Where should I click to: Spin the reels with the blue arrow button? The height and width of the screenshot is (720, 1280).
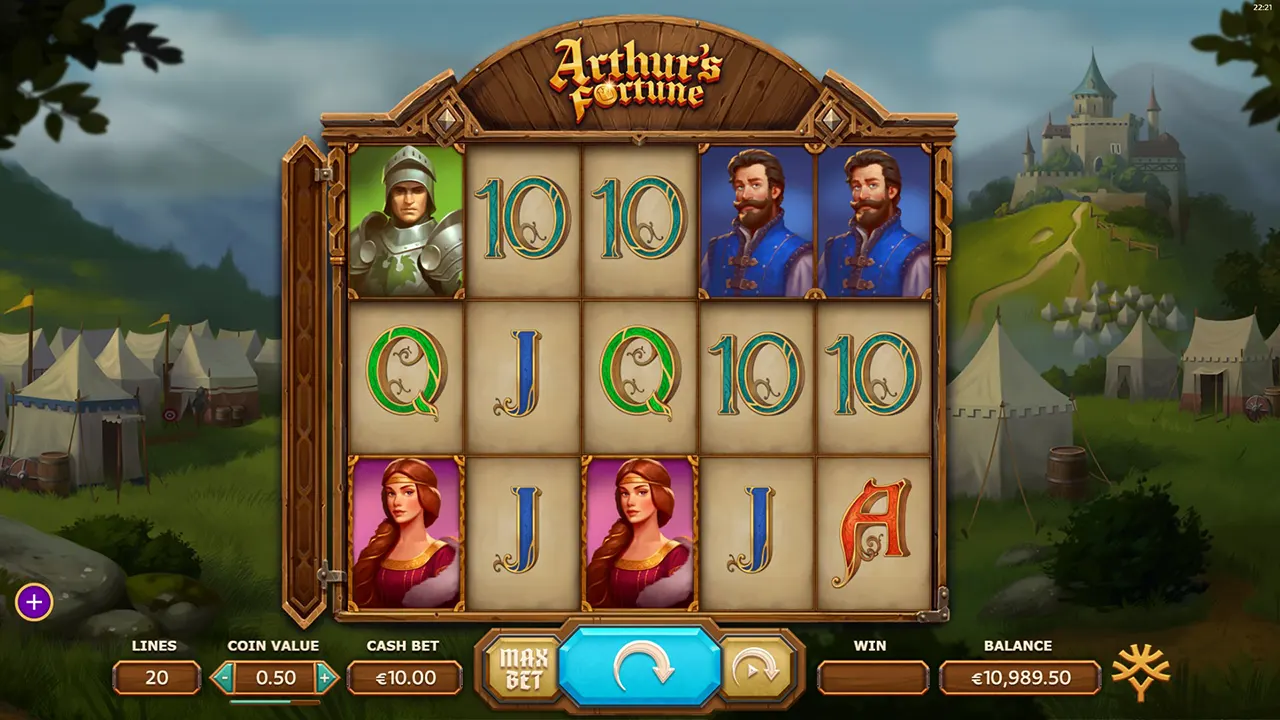639,667
